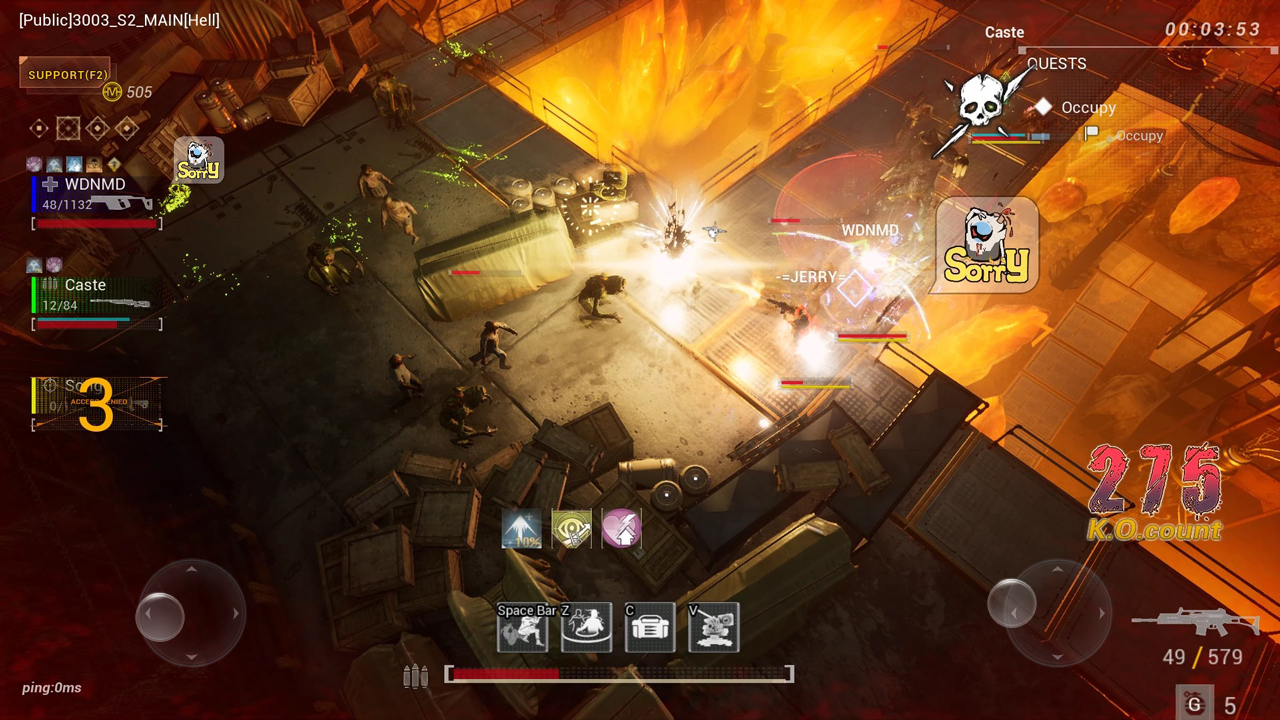Click the Occupy quest objective
This screenshot has width=1280, height=720.
point(1088,108)
